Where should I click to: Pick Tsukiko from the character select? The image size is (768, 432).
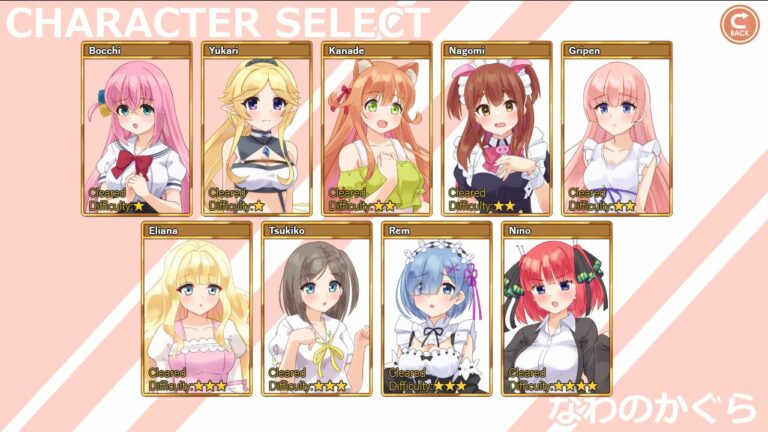click(x=316, y=309)
